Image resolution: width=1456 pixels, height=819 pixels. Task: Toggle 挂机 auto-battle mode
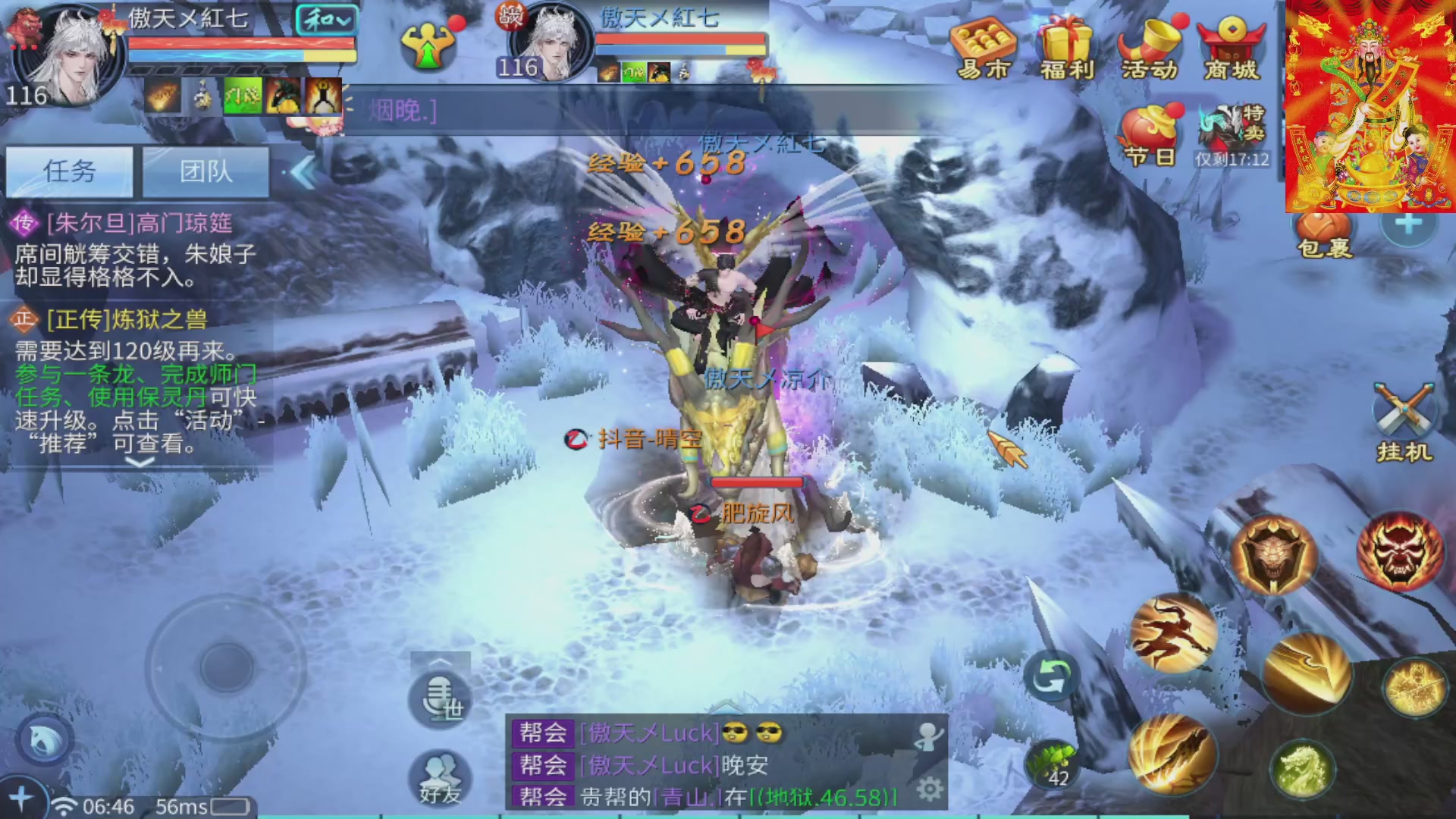(1404, 423)
